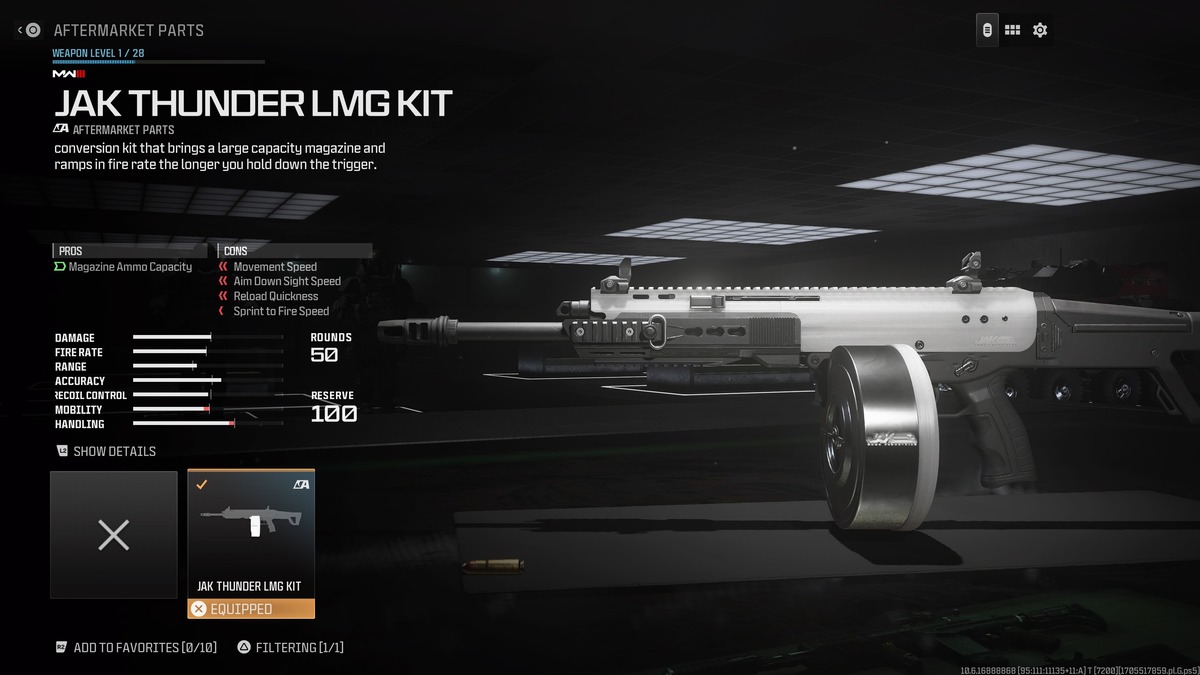1200x675 pixels.
Task: Show details of weapon stats
Action: 113,451
